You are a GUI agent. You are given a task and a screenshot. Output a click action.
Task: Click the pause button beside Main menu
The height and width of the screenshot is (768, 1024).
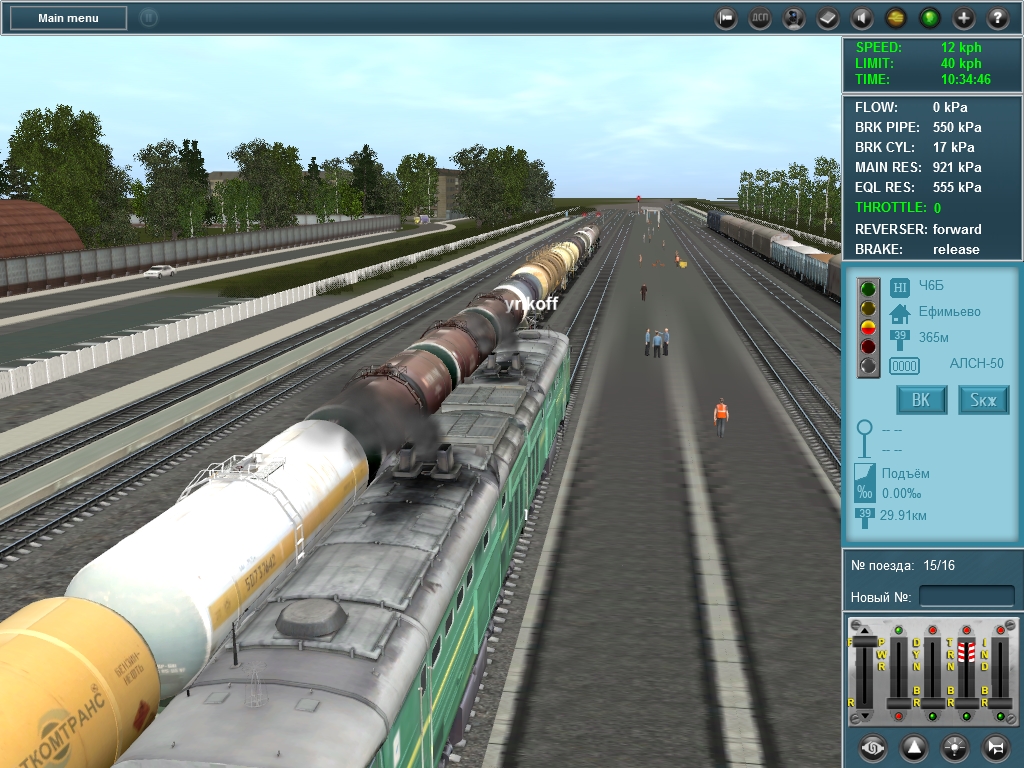[x=149, y=18]
